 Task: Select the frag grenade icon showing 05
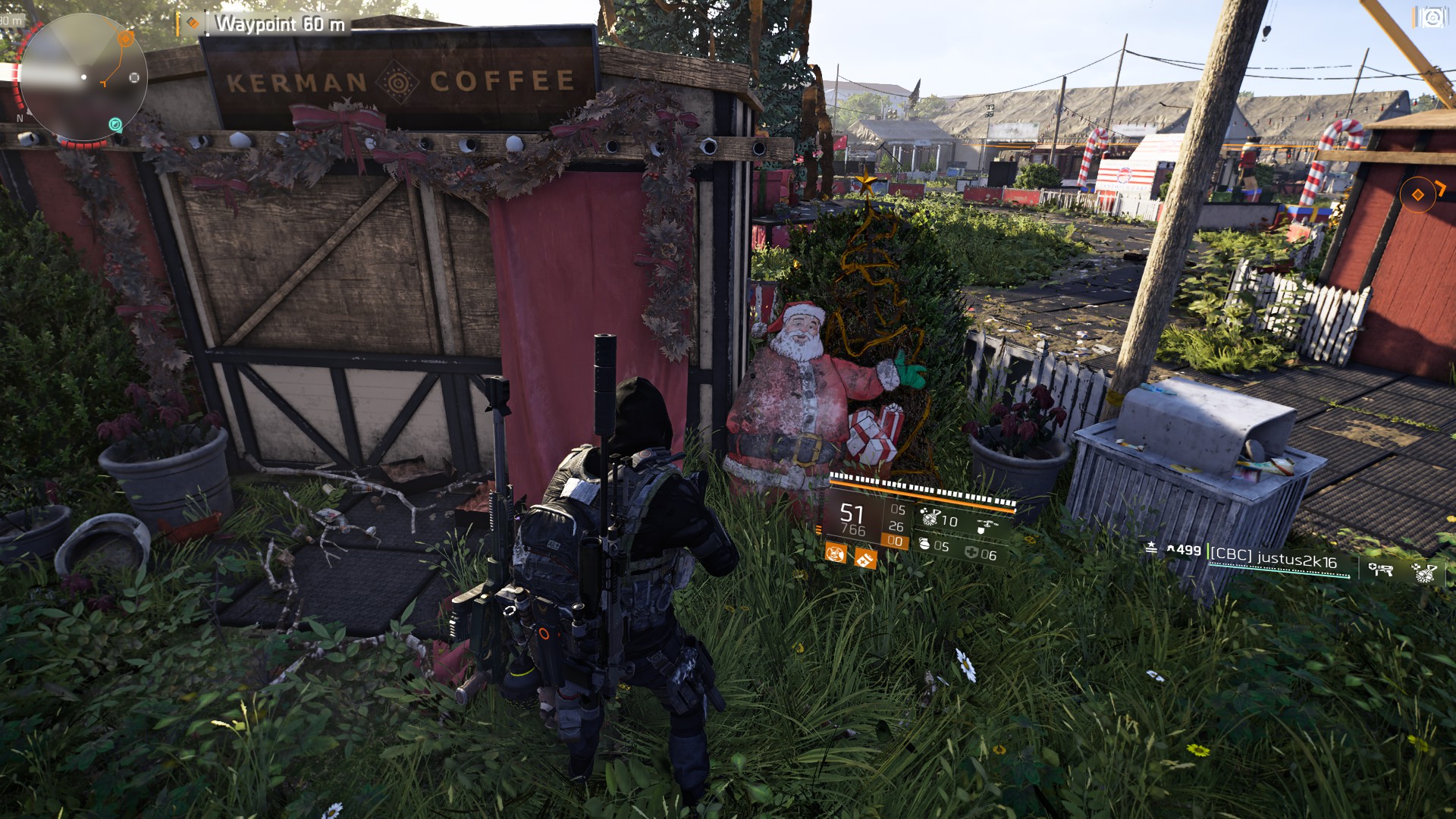pos(926,544)
